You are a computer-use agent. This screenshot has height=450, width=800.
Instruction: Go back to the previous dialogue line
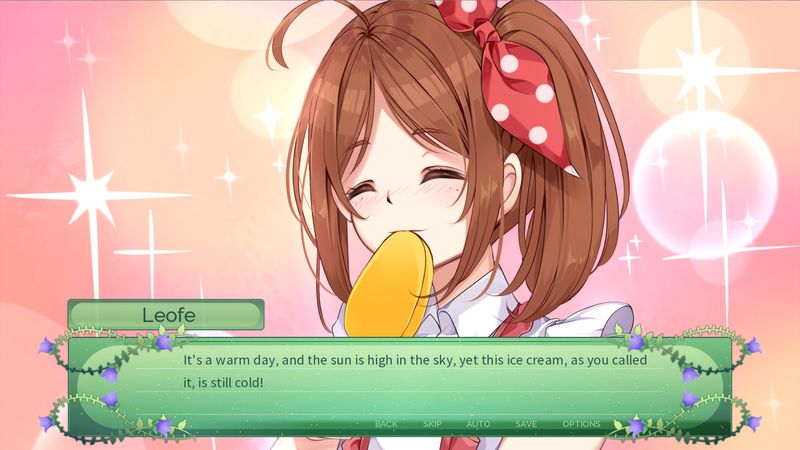(386, 424)
